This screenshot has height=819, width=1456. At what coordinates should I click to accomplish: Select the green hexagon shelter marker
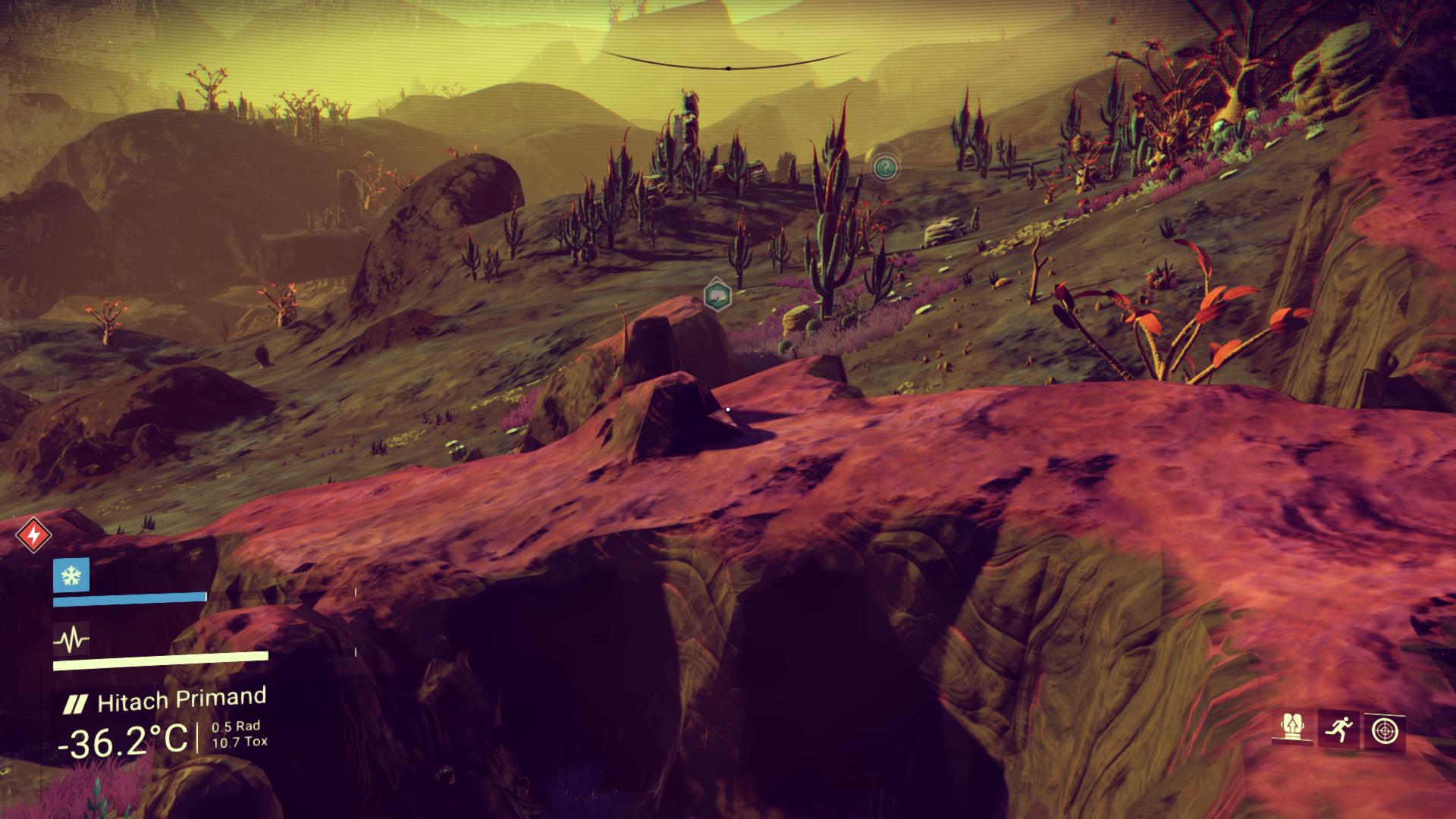(716, 295)
